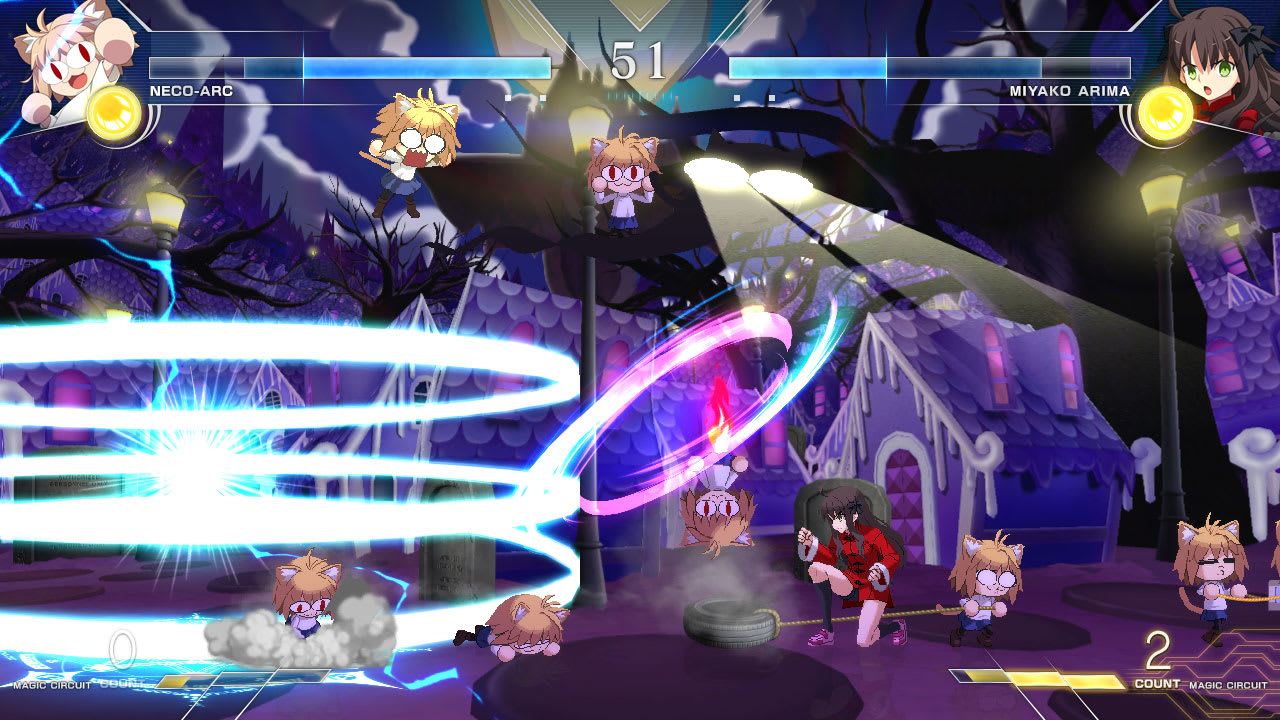Enable the small square marker beside Neco-Arc's gauge

(543, 96)
